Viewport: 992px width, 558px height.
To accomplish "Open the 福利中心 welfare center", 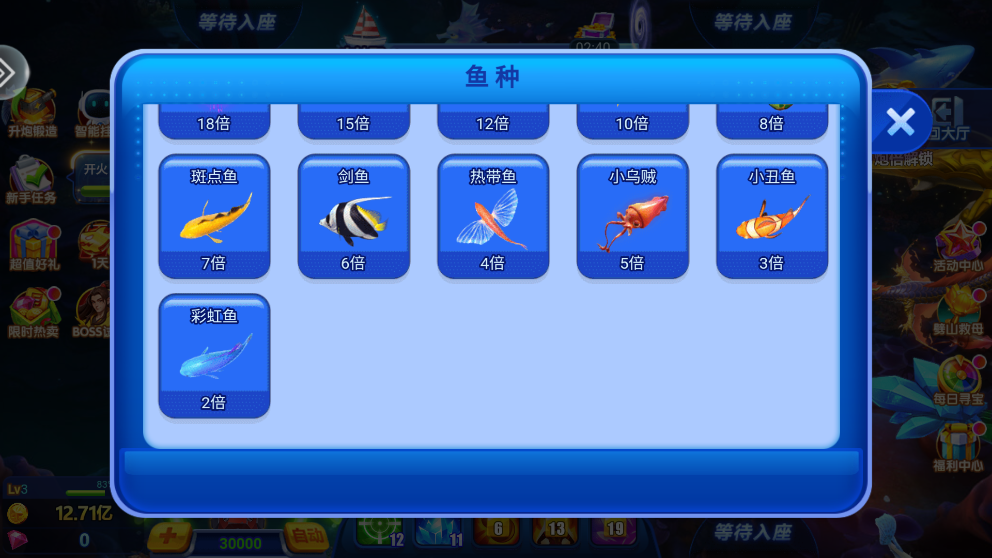I will point(958,447).
